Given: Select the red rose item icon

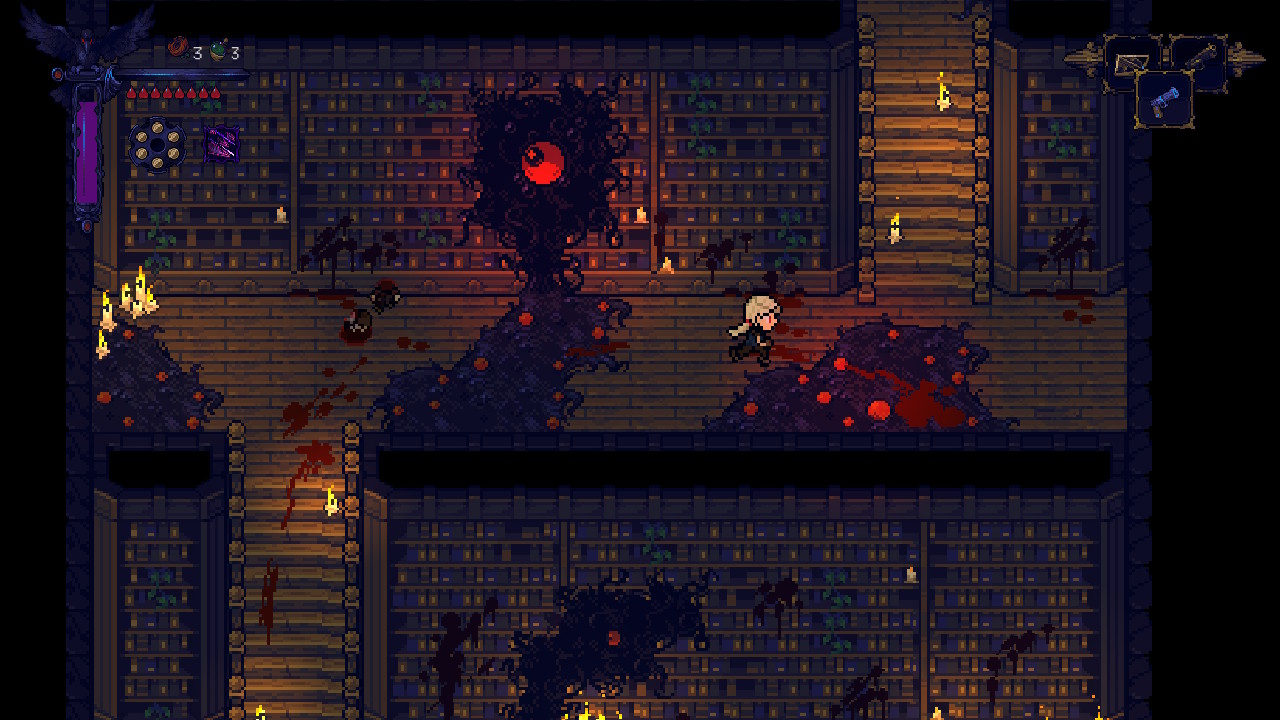Looking at the screenshot, I should tap(180, 48).
